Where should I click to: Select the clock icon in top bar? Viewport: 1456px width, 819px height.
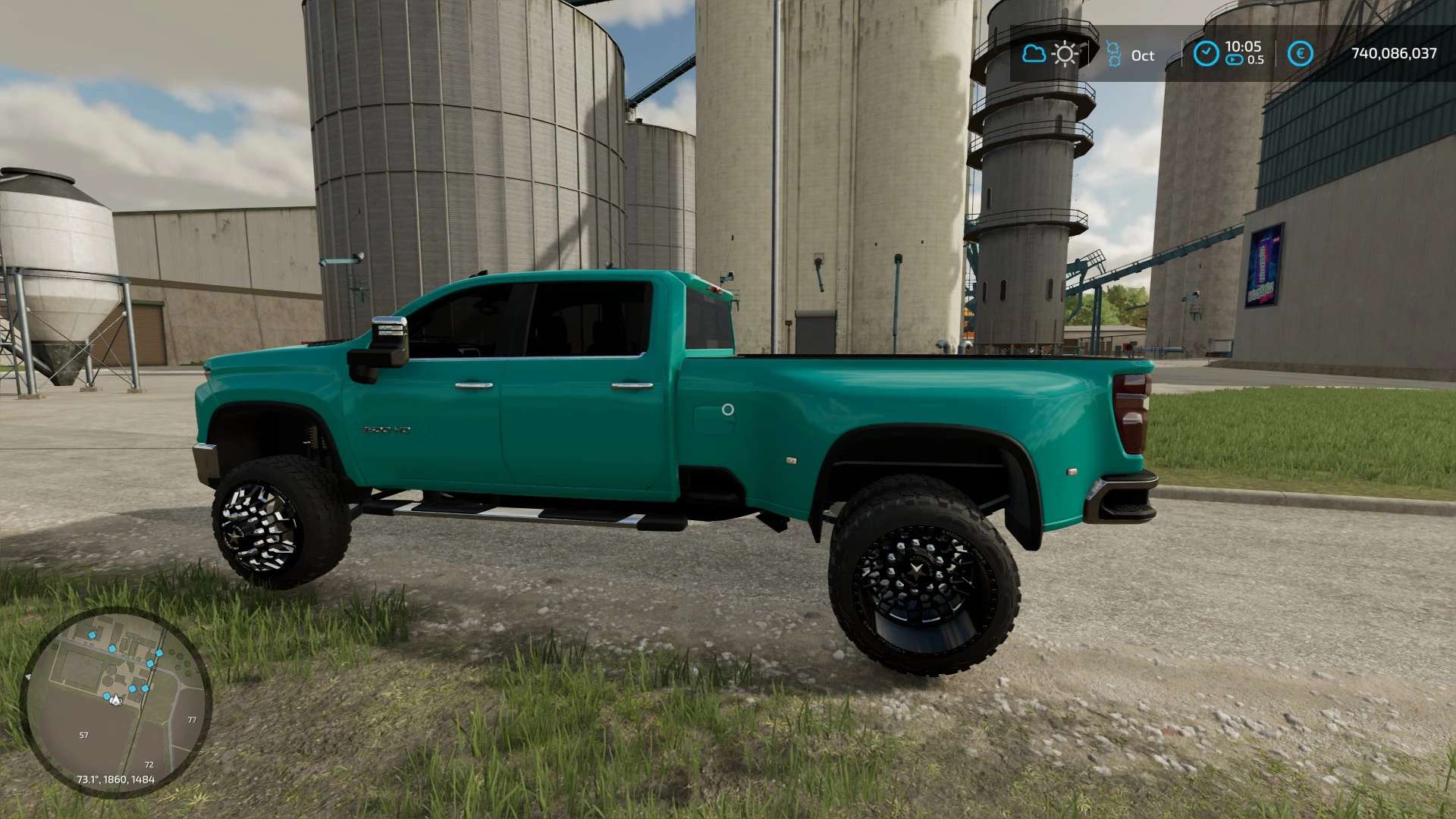click(1206, 54)
